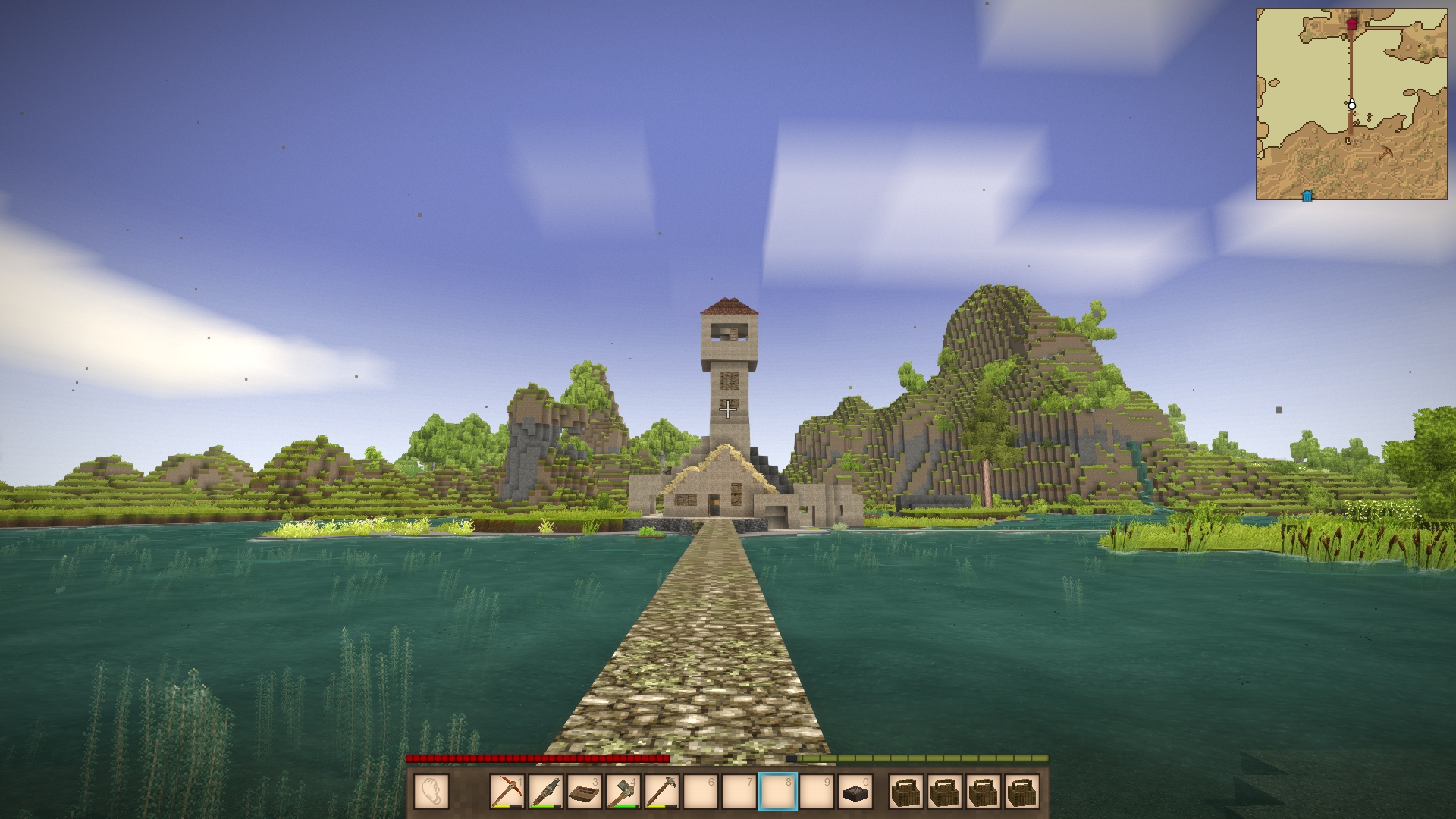1456x819 pixels.
Task: Select the pickaxe waypoint on the minimap
Action: [1385, 152]
